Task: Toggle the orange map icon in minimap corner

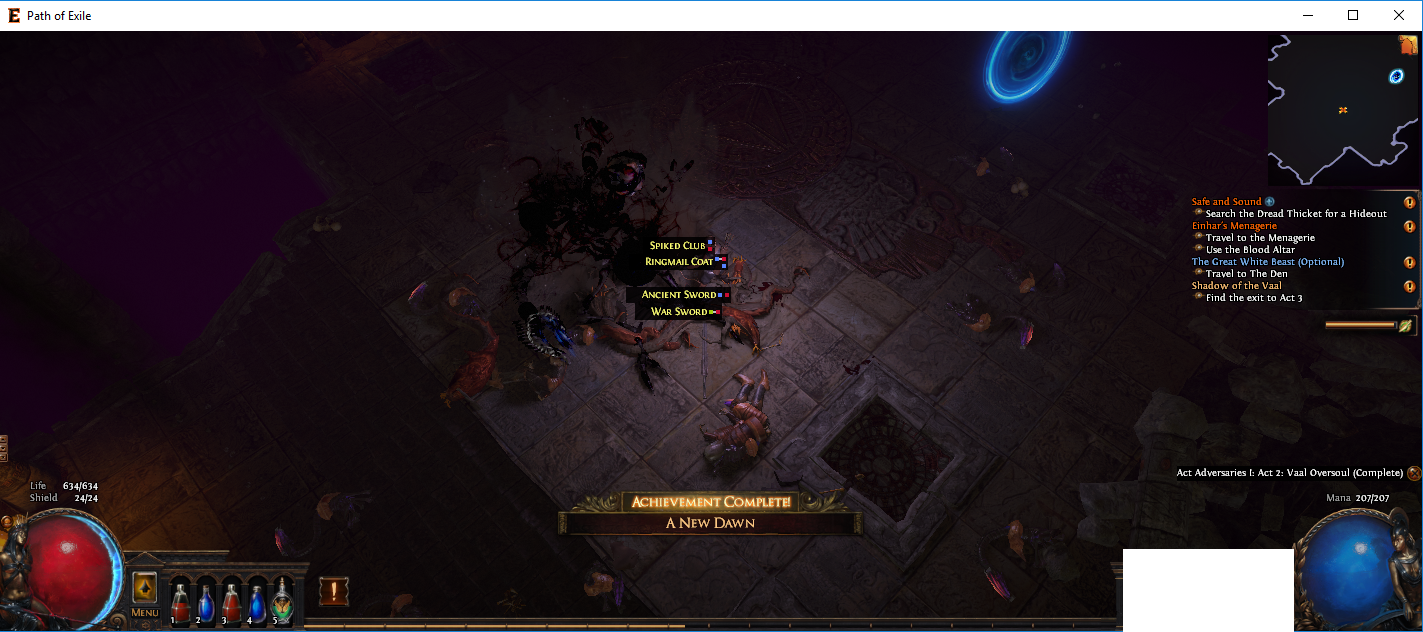Action: (x=1408, y=45)
